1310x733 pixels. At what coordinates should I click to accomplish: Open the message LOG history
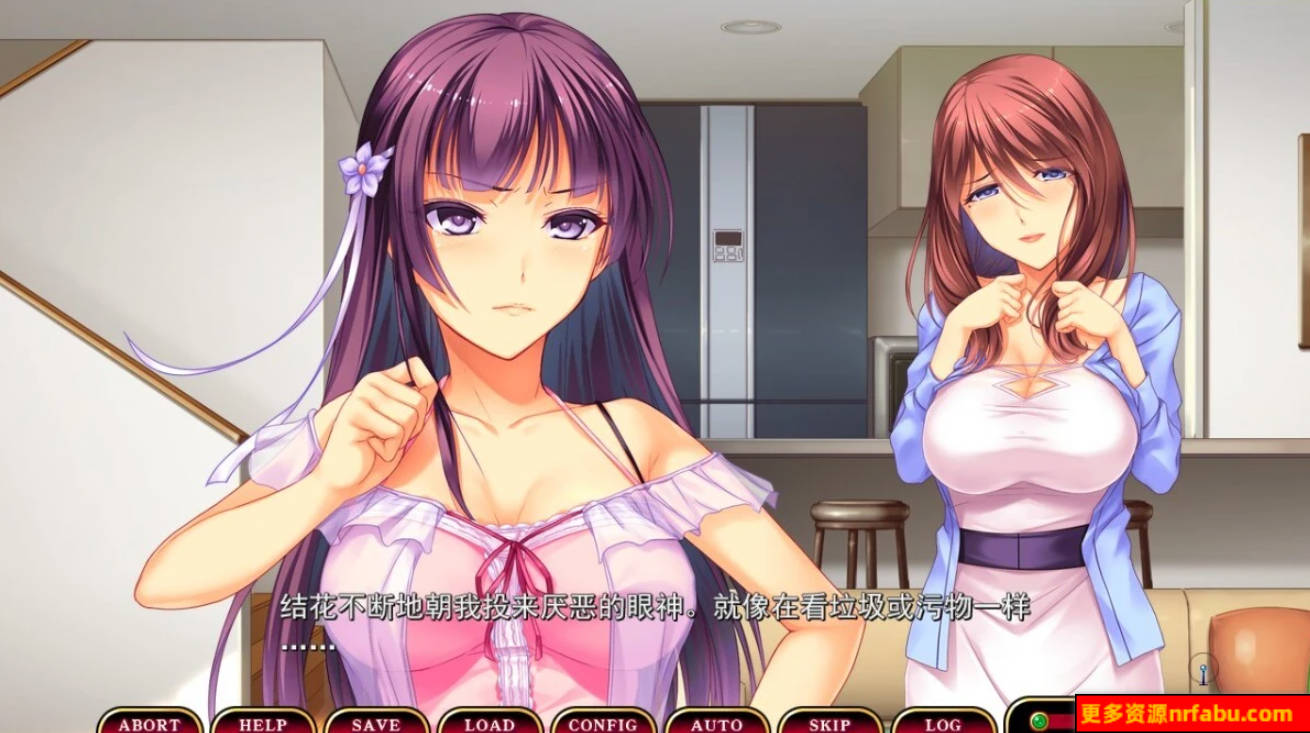click(x=942, y=722)
